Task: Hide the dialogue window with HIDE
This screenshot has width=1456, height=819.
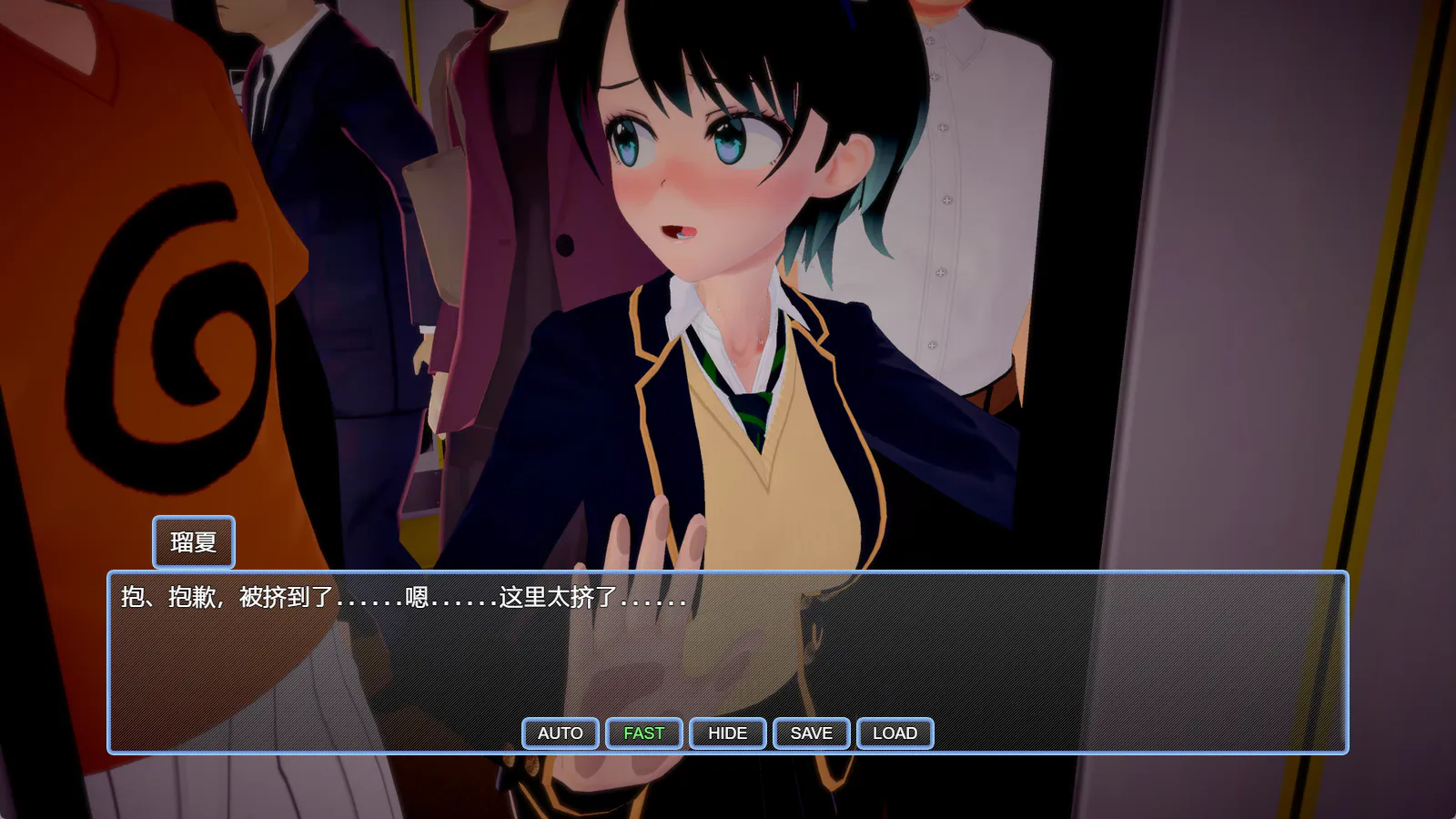Action: tap(727, 733)
